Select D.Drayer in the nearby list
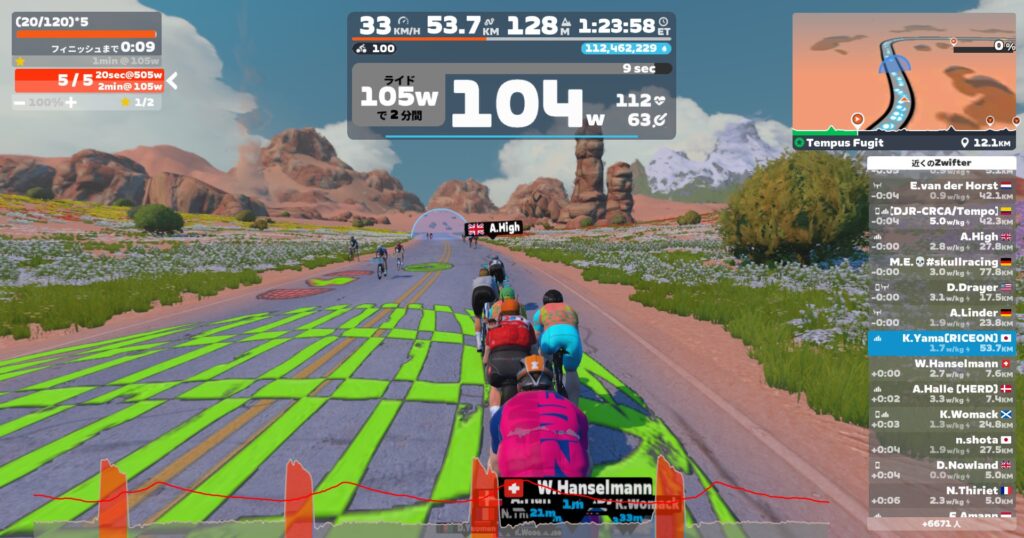This screenshot has height=538, width=1024. pyautogui.click(x=941, y=293)
